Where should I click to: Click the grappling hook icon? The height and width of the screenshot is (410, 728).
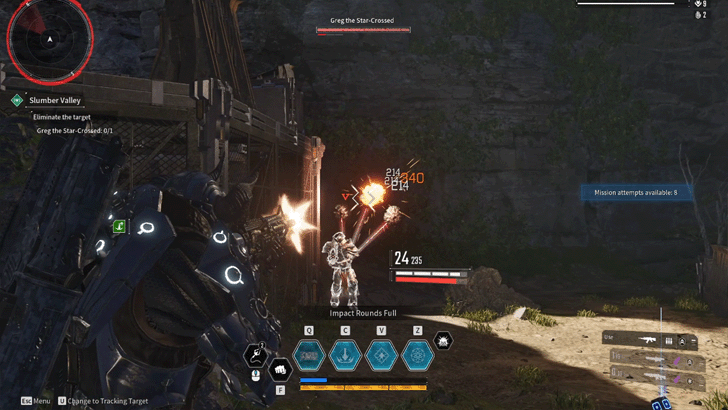tap(256, 354)
